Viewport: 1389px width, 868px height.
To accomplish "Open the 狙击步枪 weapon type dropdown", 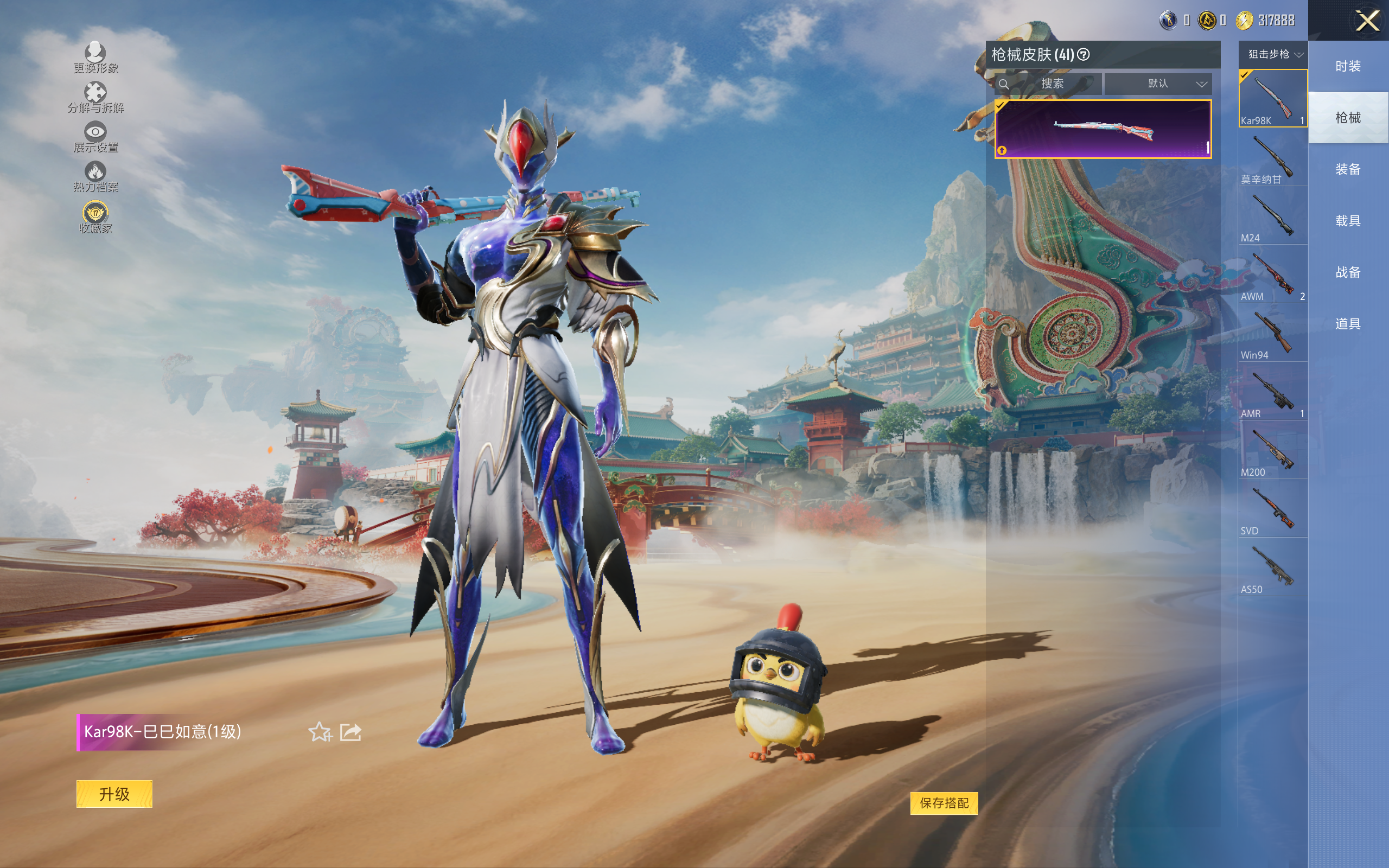I will point(1274,55).
